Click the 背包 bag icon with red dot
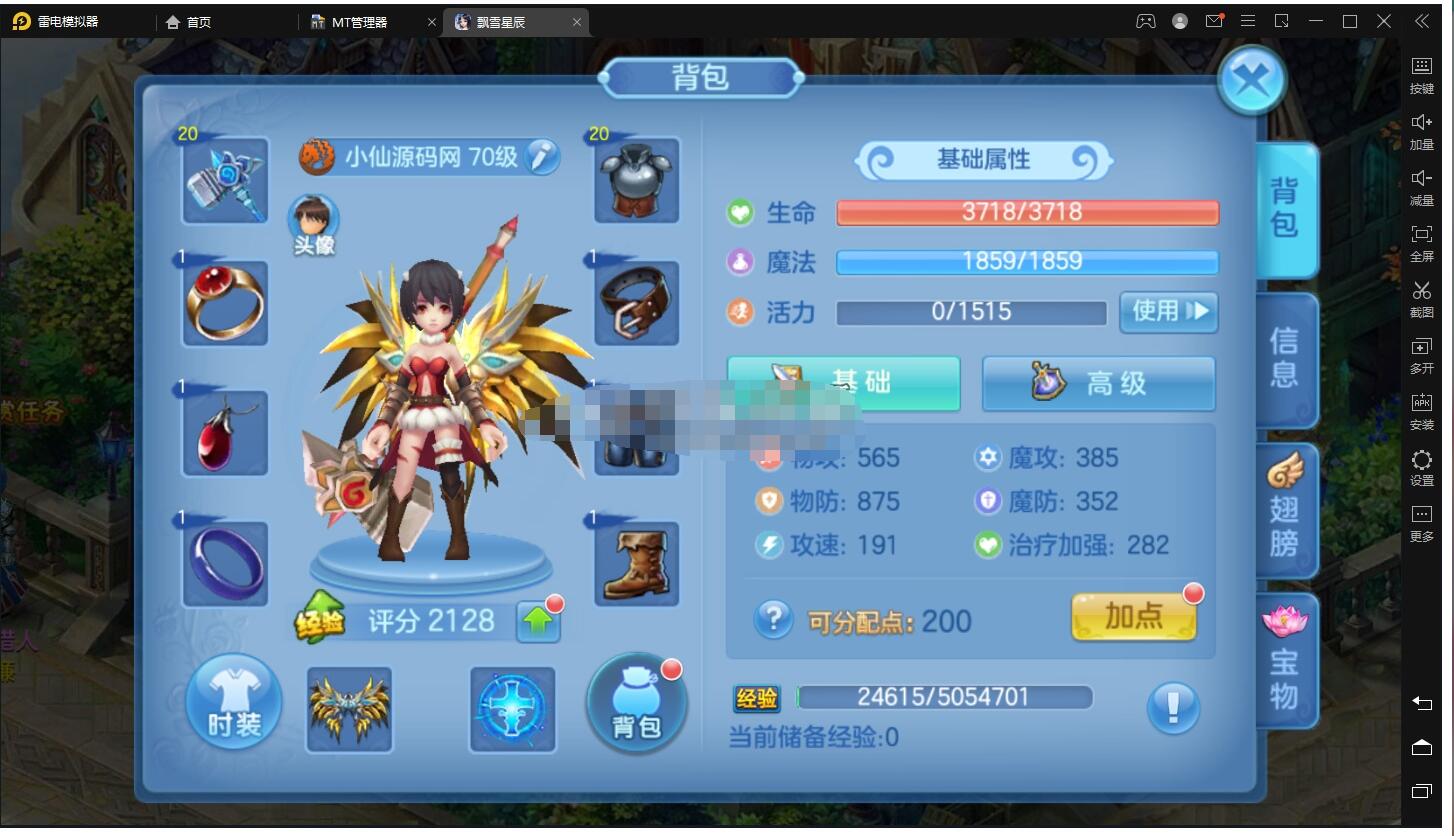 [x=636, y=703]
